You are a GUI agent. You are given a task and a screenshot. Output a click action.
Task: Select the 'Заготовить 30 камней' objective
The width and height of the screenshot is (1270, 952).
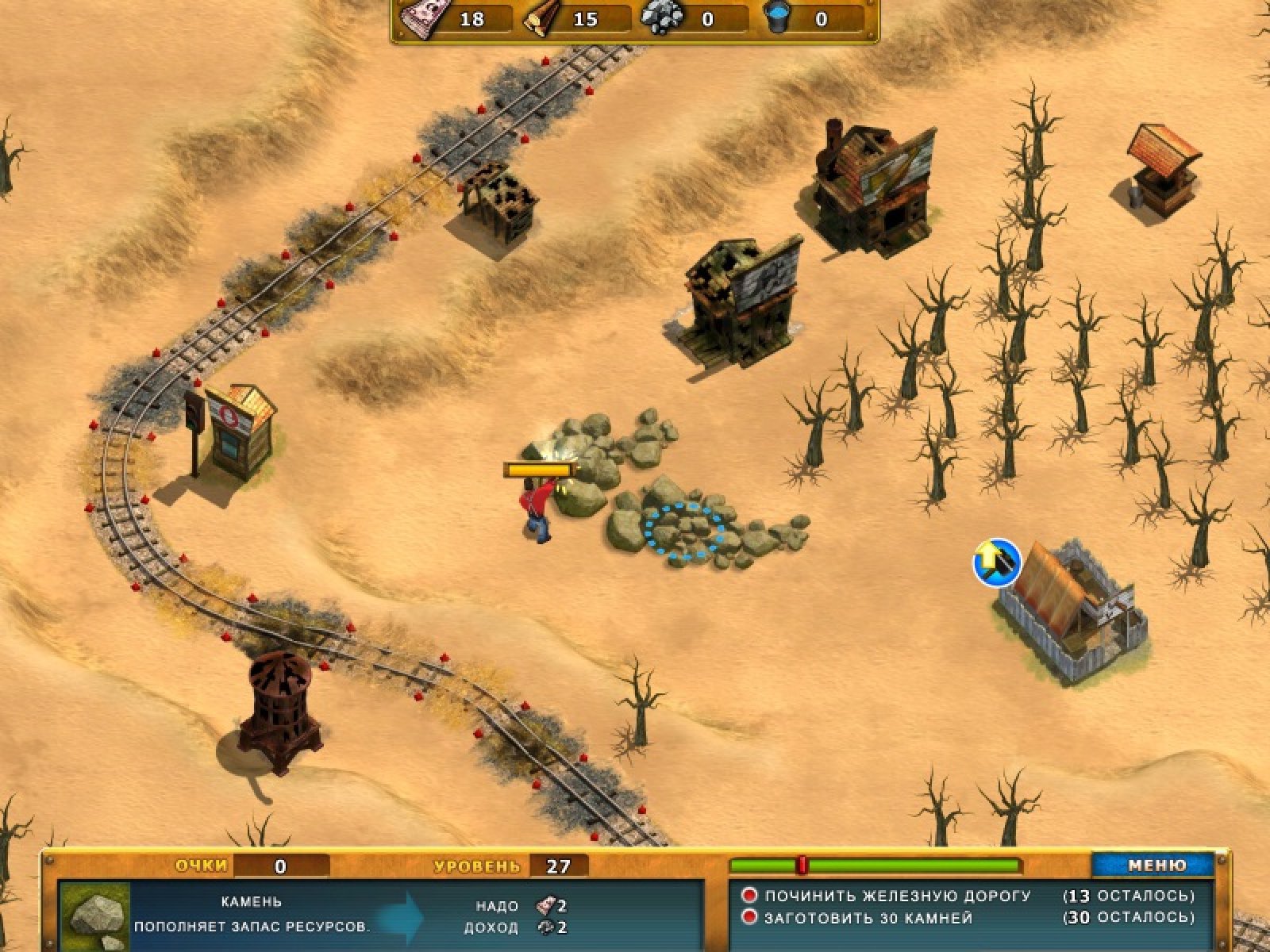pos(868,918)
